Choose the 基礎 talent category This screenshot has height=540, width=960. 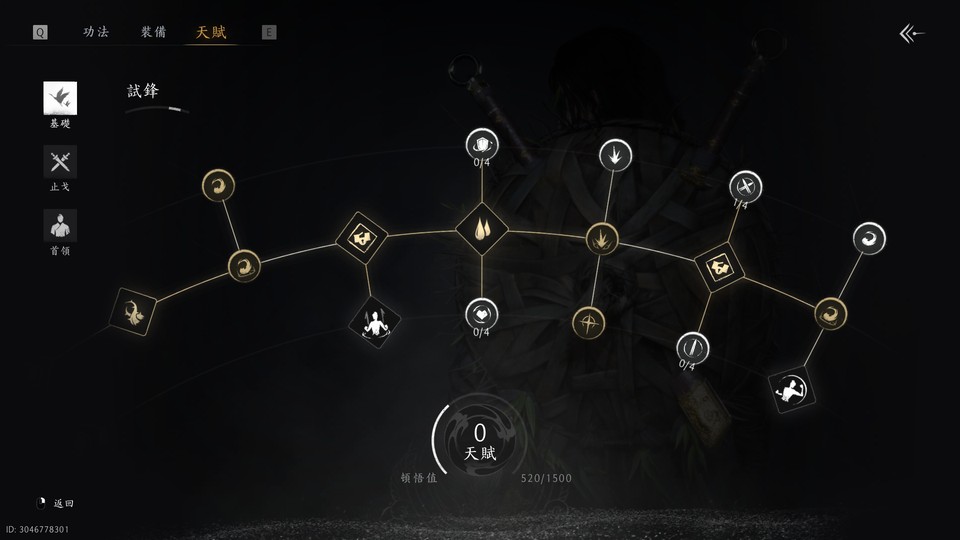60,99
